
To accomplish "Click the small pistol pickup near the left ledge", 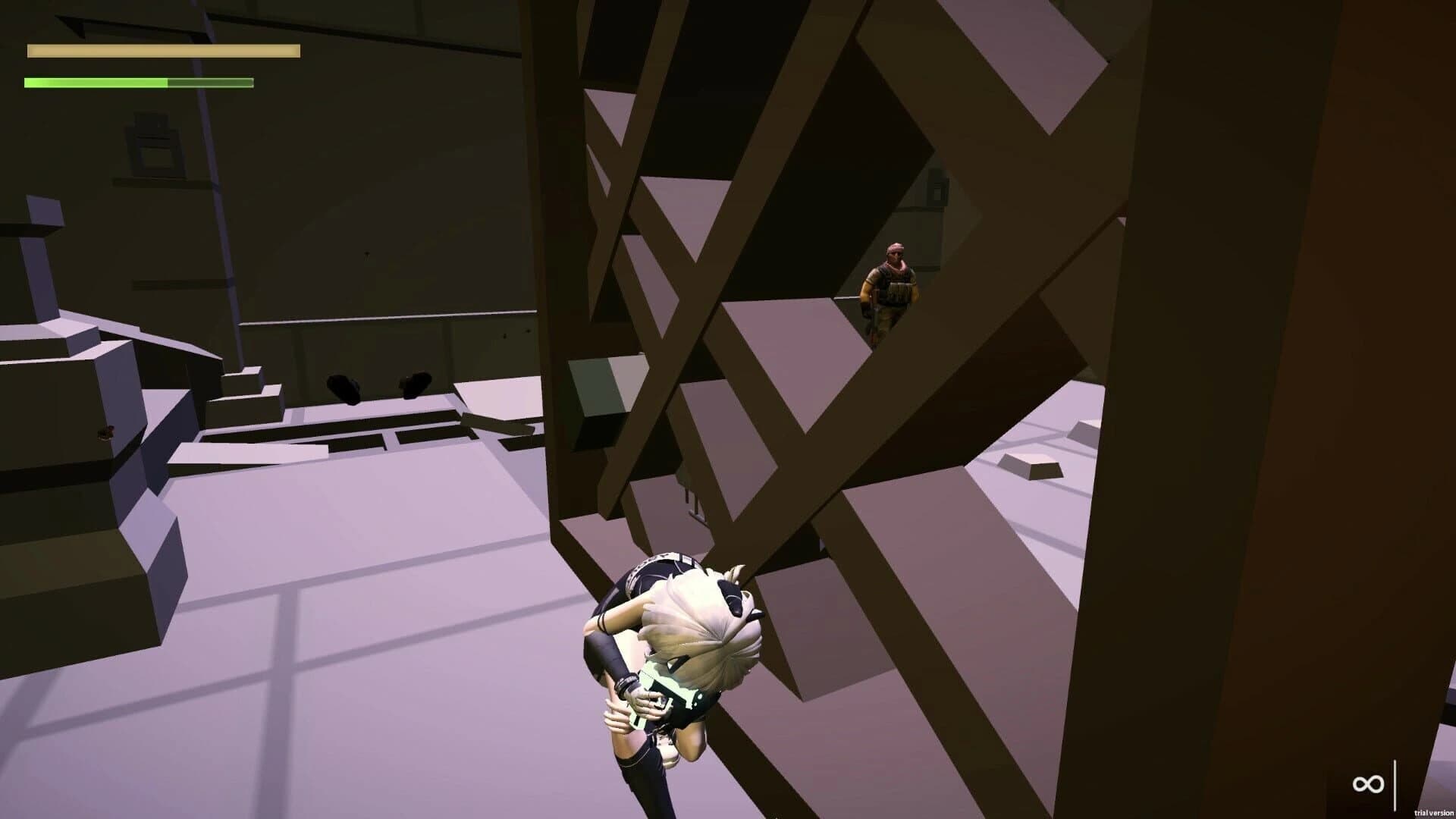I will click(x=106, y=434).
